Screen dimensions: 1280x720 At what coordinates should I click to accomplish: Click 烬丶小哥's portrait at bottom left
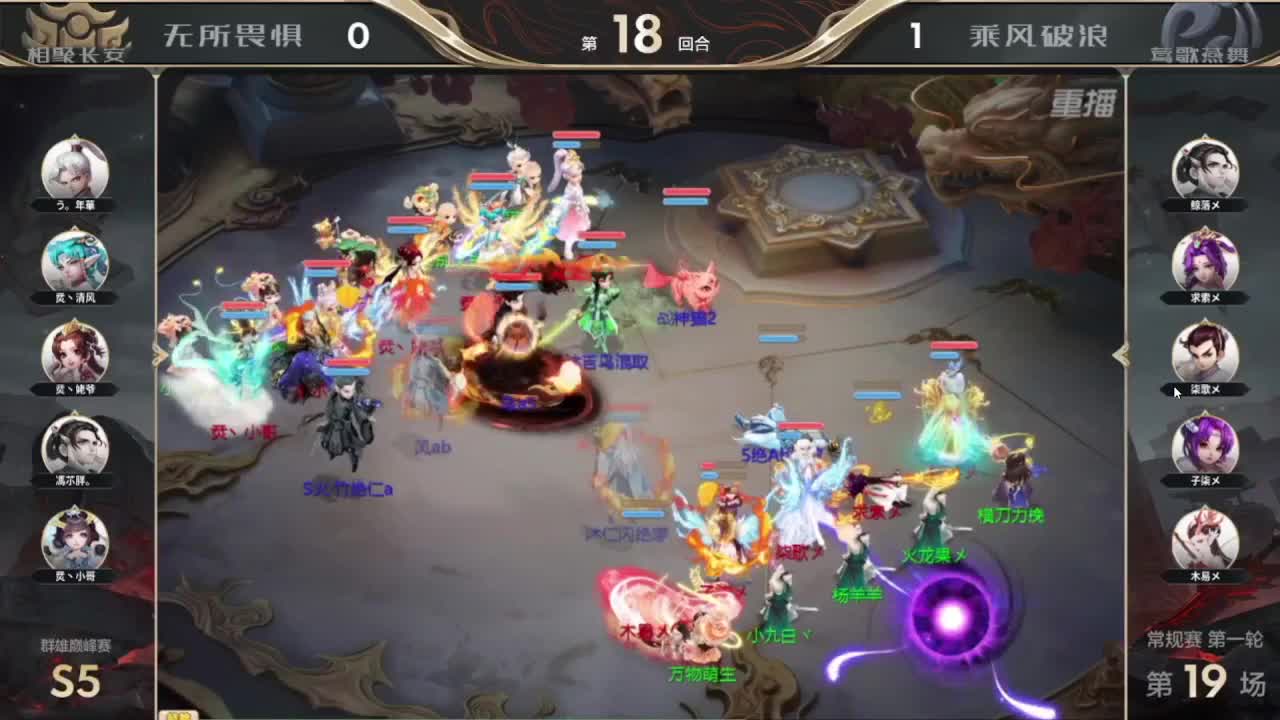72,537
